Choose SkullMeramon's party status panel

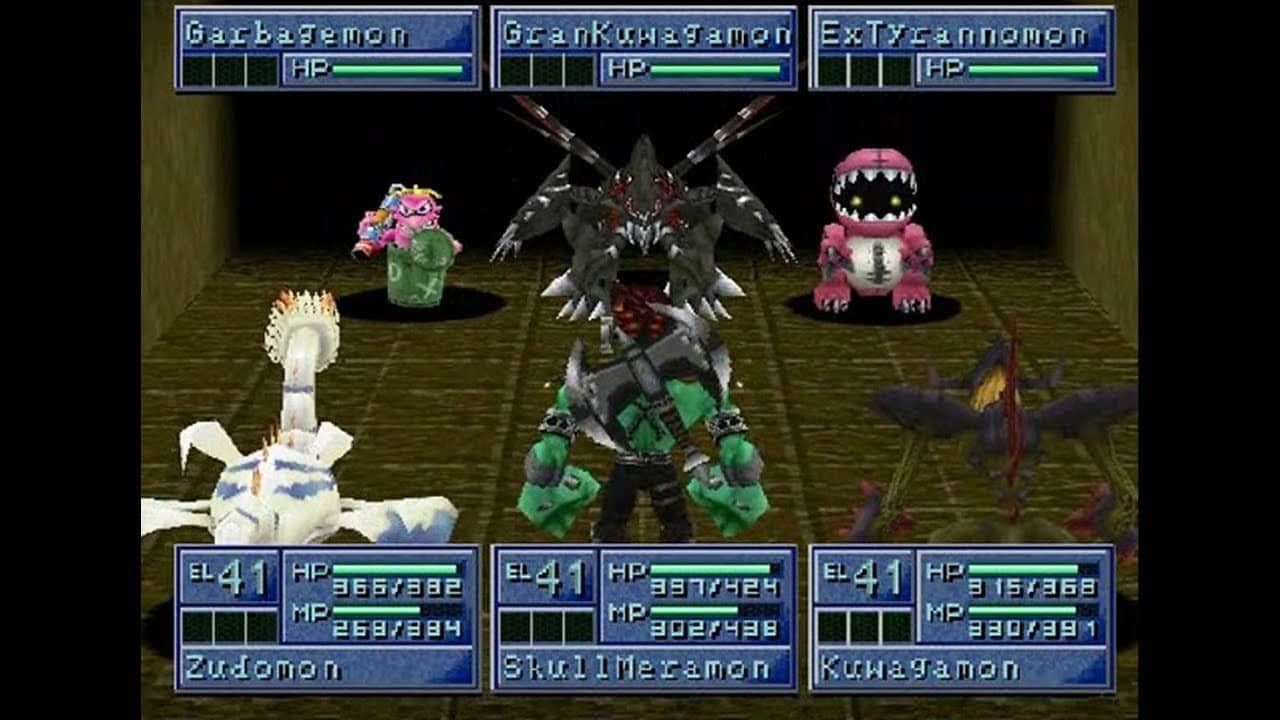click(645, 618)
